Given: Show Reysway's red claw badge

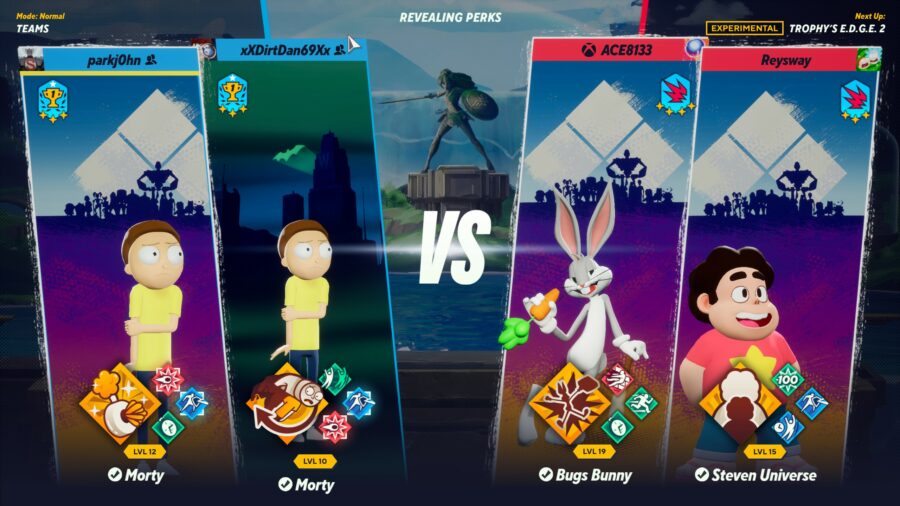Looking at the screenshot, I should coord(855,101).
